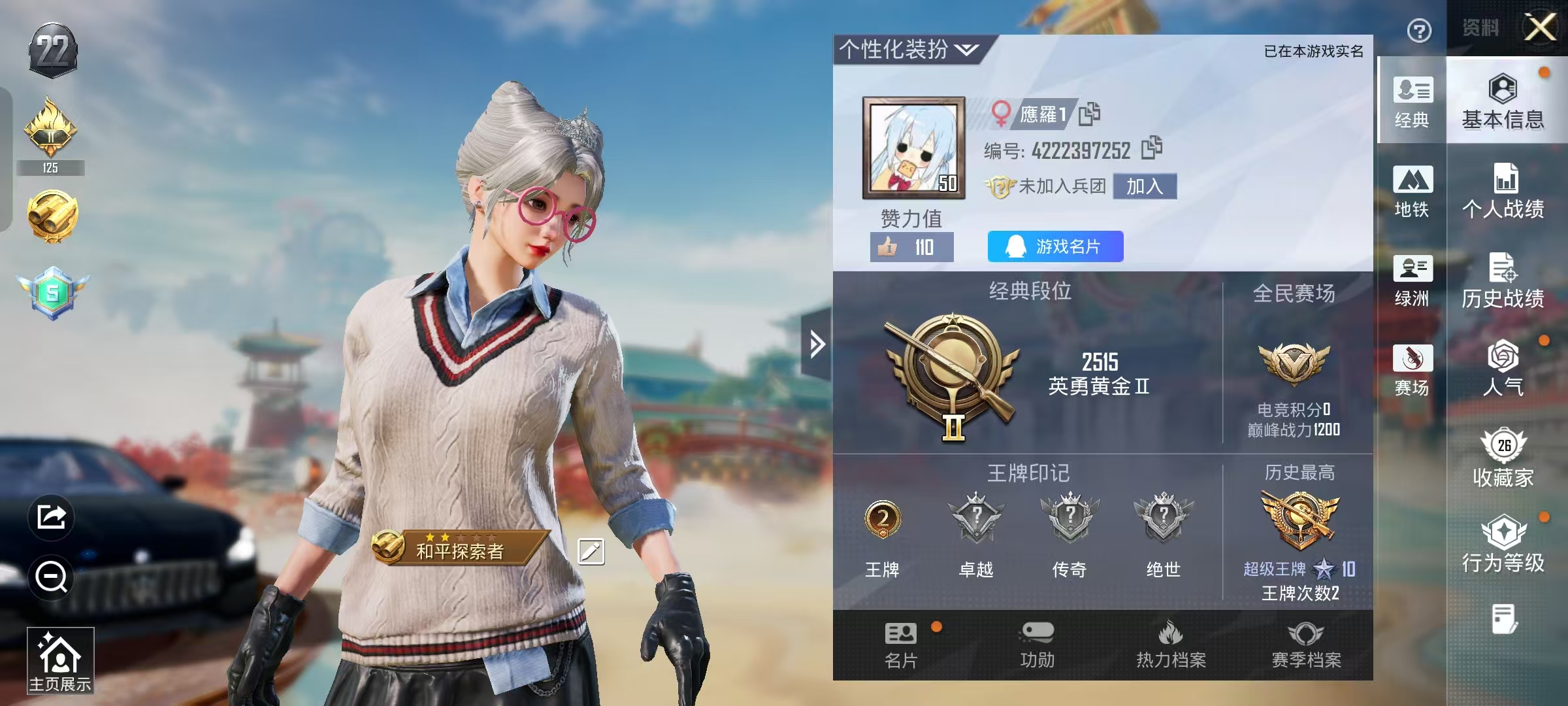View the 收藏家 collector section

click(x=1503, y=458)
